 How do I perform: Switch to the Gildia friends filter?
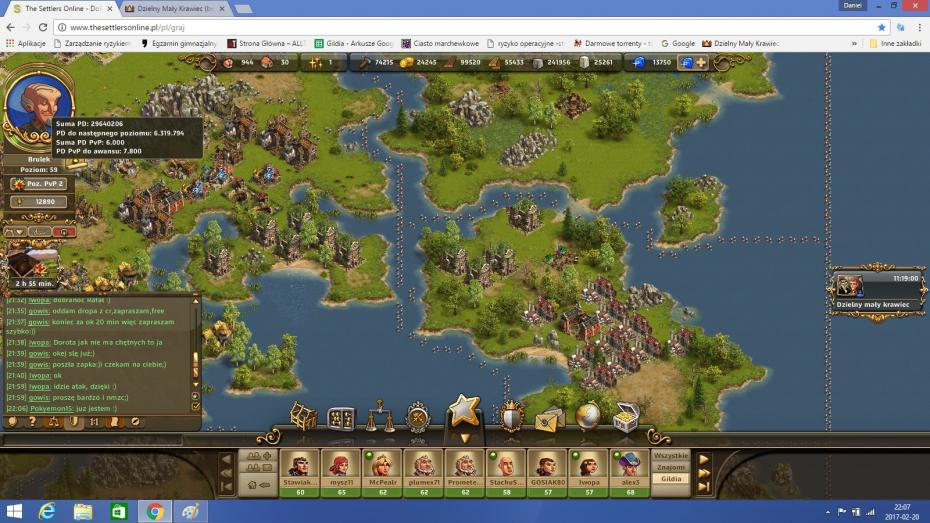(x=670, y=479)
